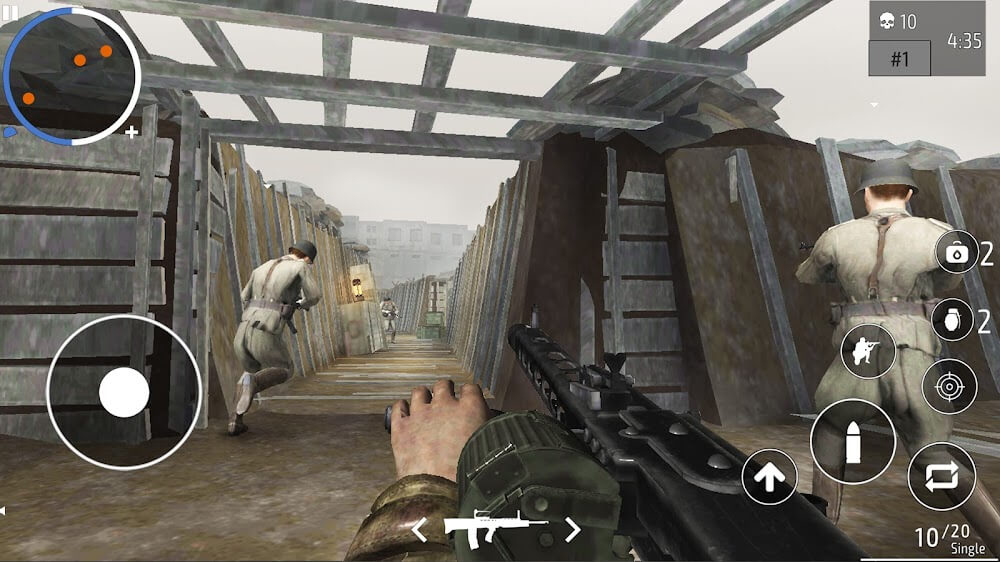The width and height of the screenshot is (1000, 562).
Task: Open the scoreboard from the #1 rank box
Action: pyautogui.click(x=899, y=58)
